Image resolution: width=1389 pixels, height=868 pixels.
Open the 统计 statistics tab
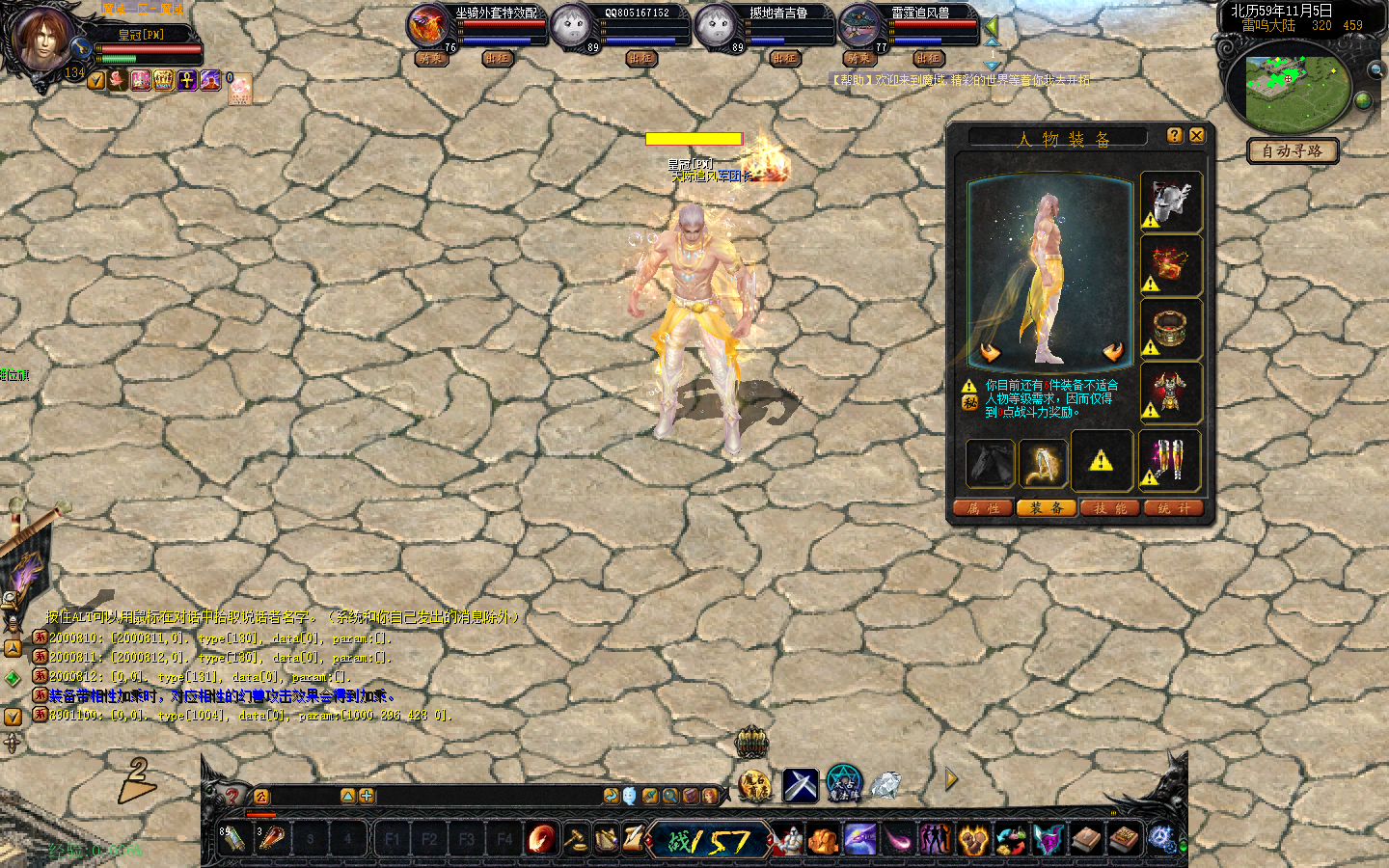tap(1174, 508)
